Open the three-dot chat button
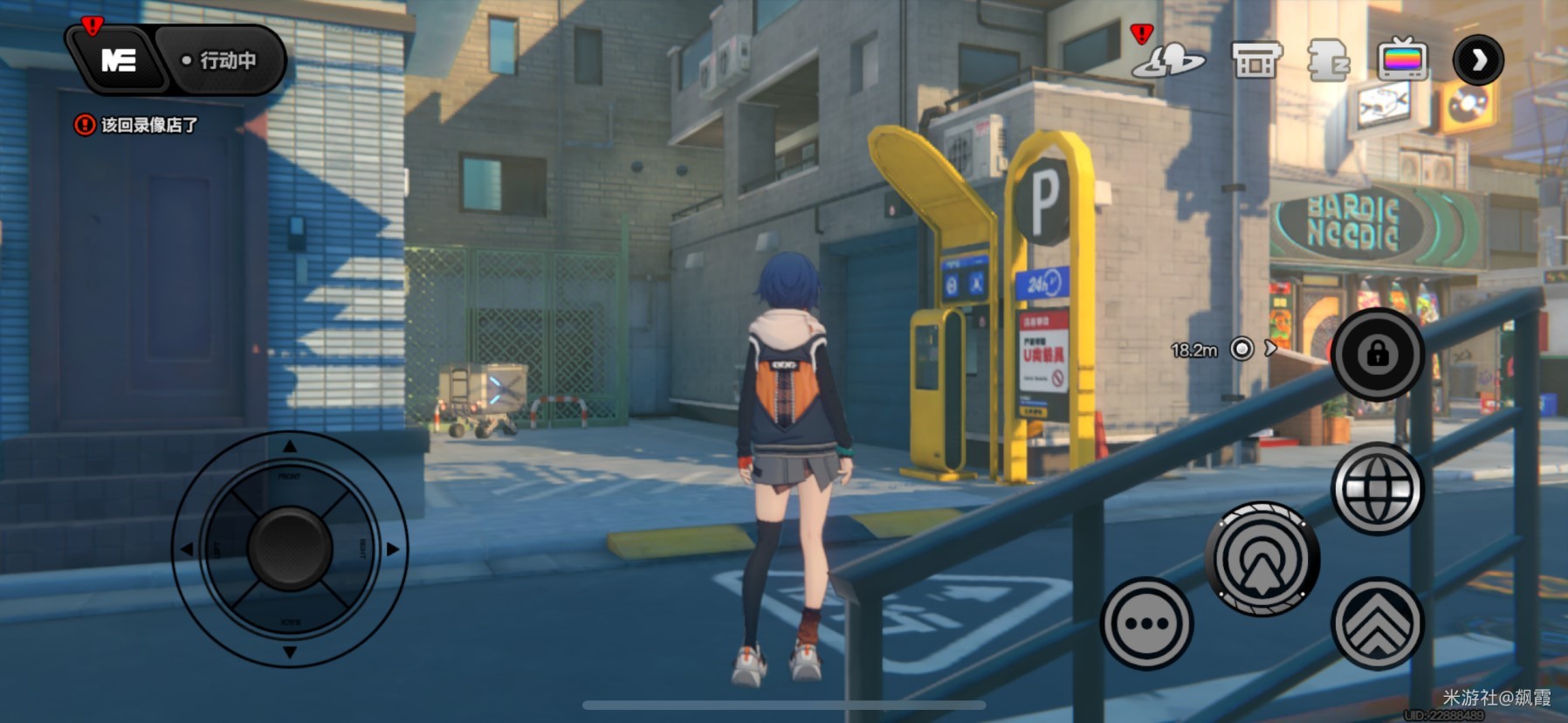1568x723 pixels. [x=1146, y=623]
